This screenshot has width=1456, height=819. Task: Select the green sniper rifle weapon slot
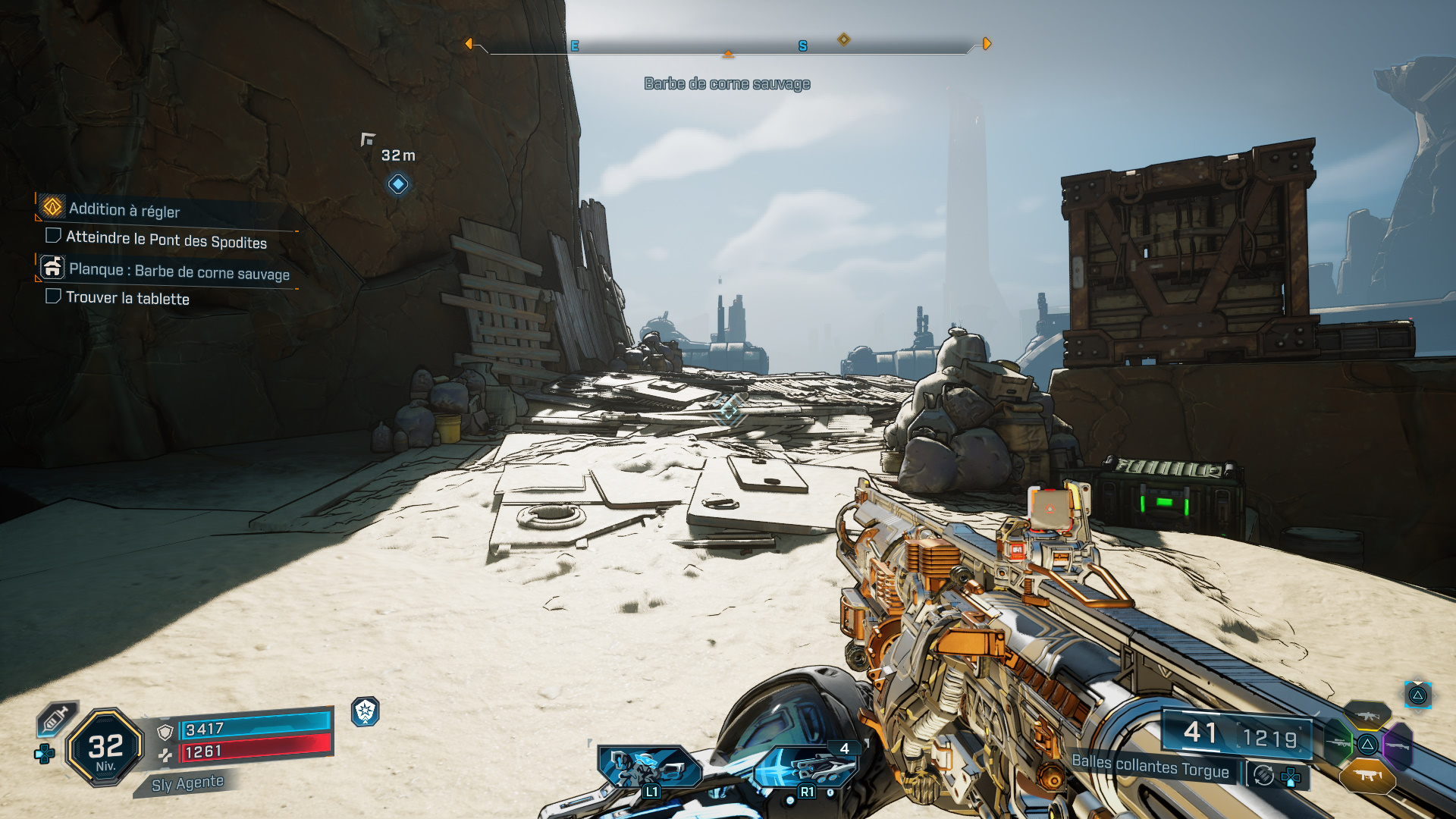pyautogui.click(x=1338, y=743)
